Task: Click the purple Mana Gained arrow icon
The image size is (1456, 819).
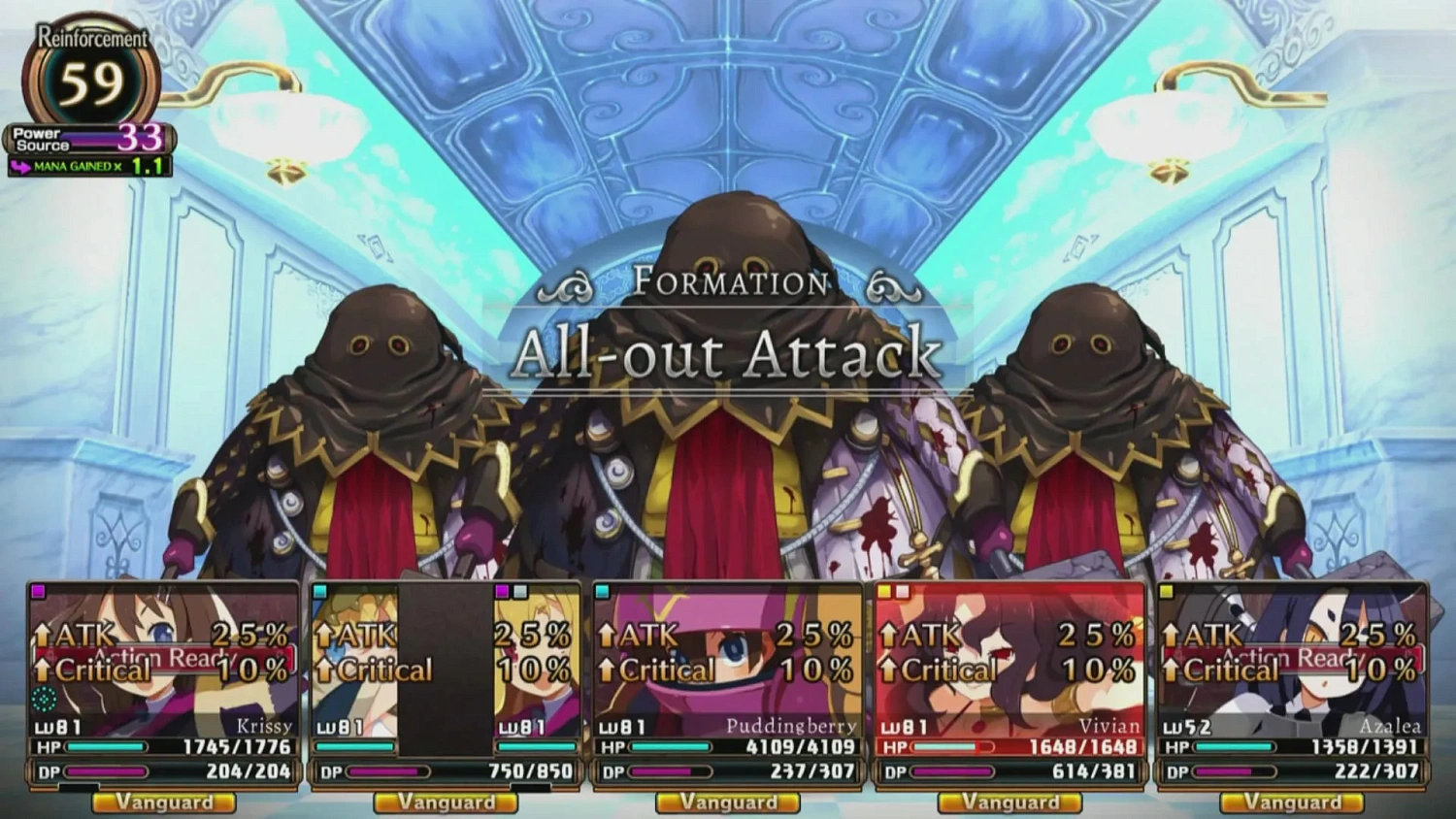Action: click(x=21, y=167)
